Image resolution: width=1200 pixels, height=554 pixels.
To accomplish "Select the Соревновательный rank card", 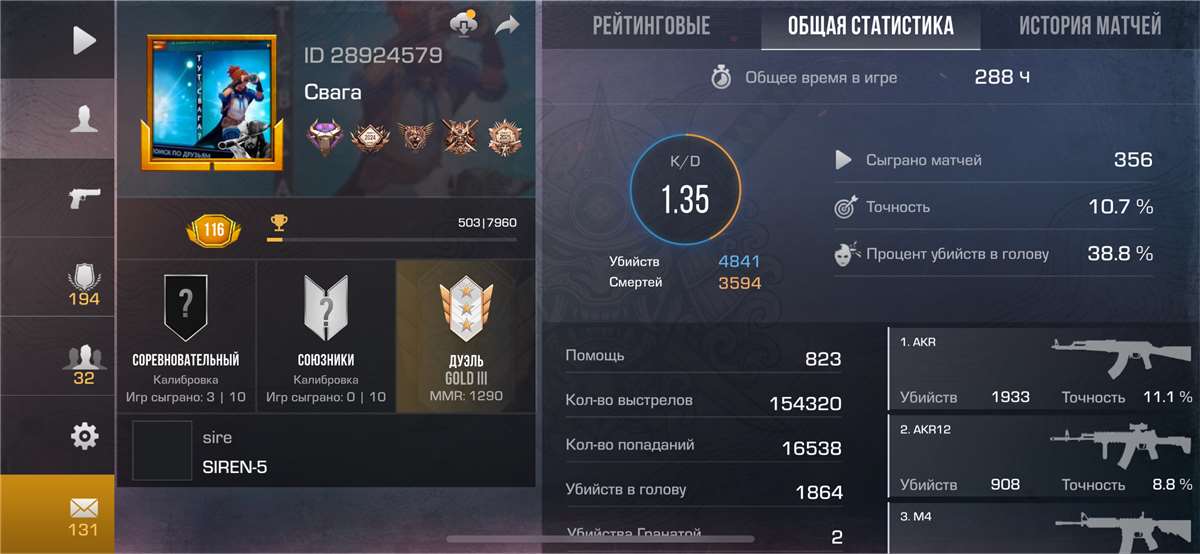I will point(186,336).
